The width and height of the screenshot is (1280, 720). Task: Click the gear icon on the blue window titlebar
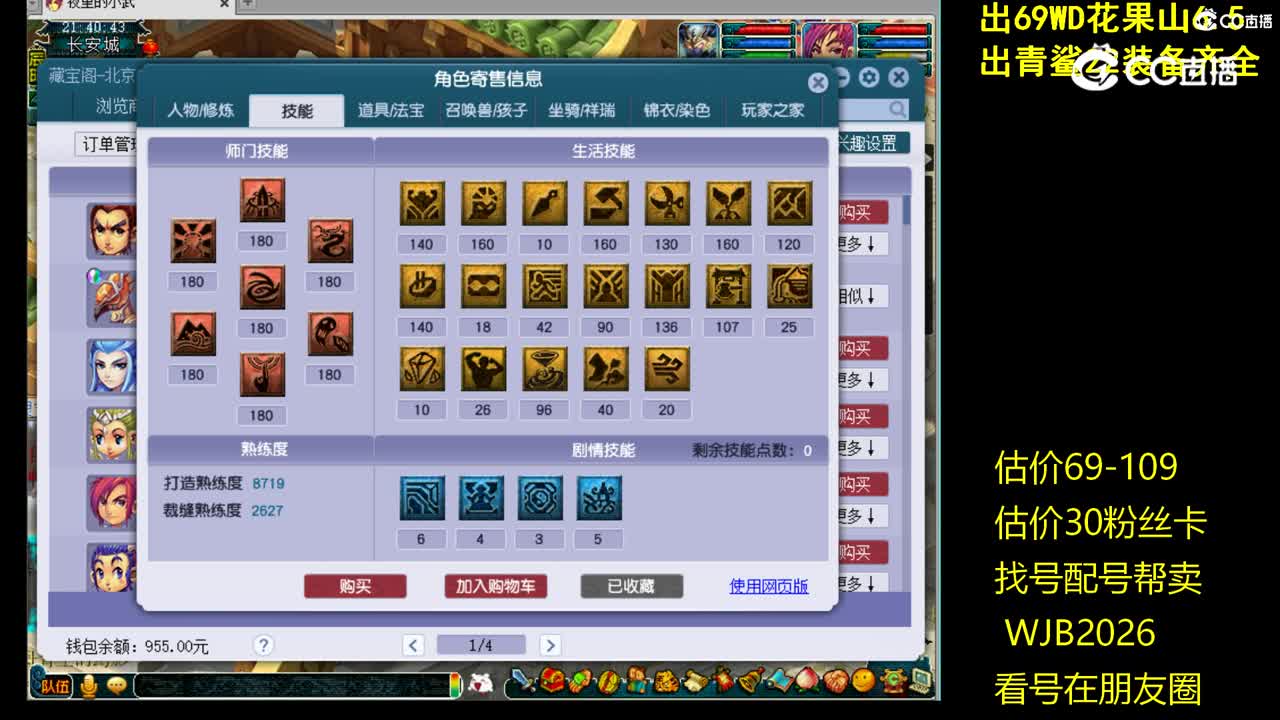click(868, 77)
